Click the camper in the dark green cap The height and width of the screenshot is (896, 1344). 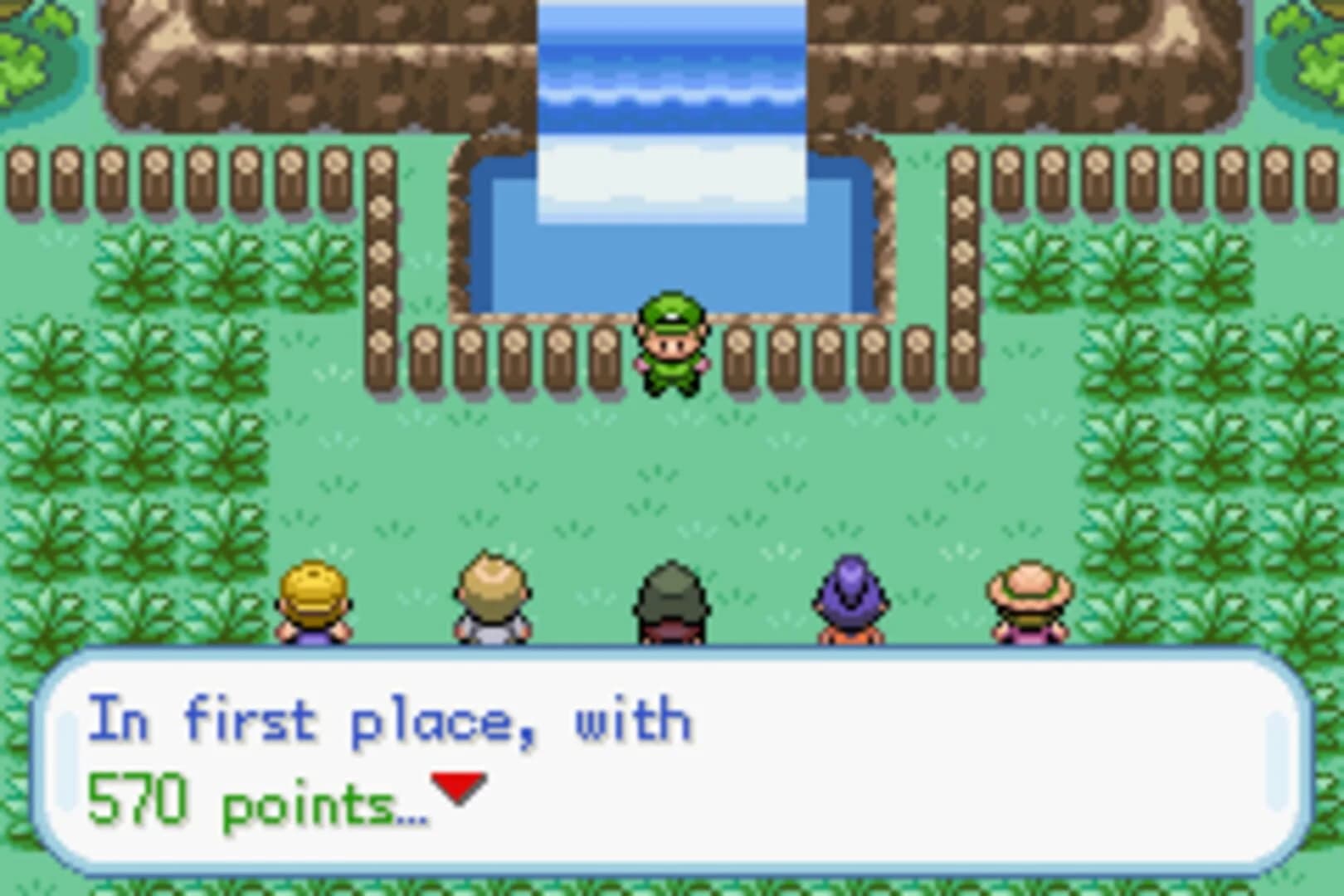[x=670, y=597]
